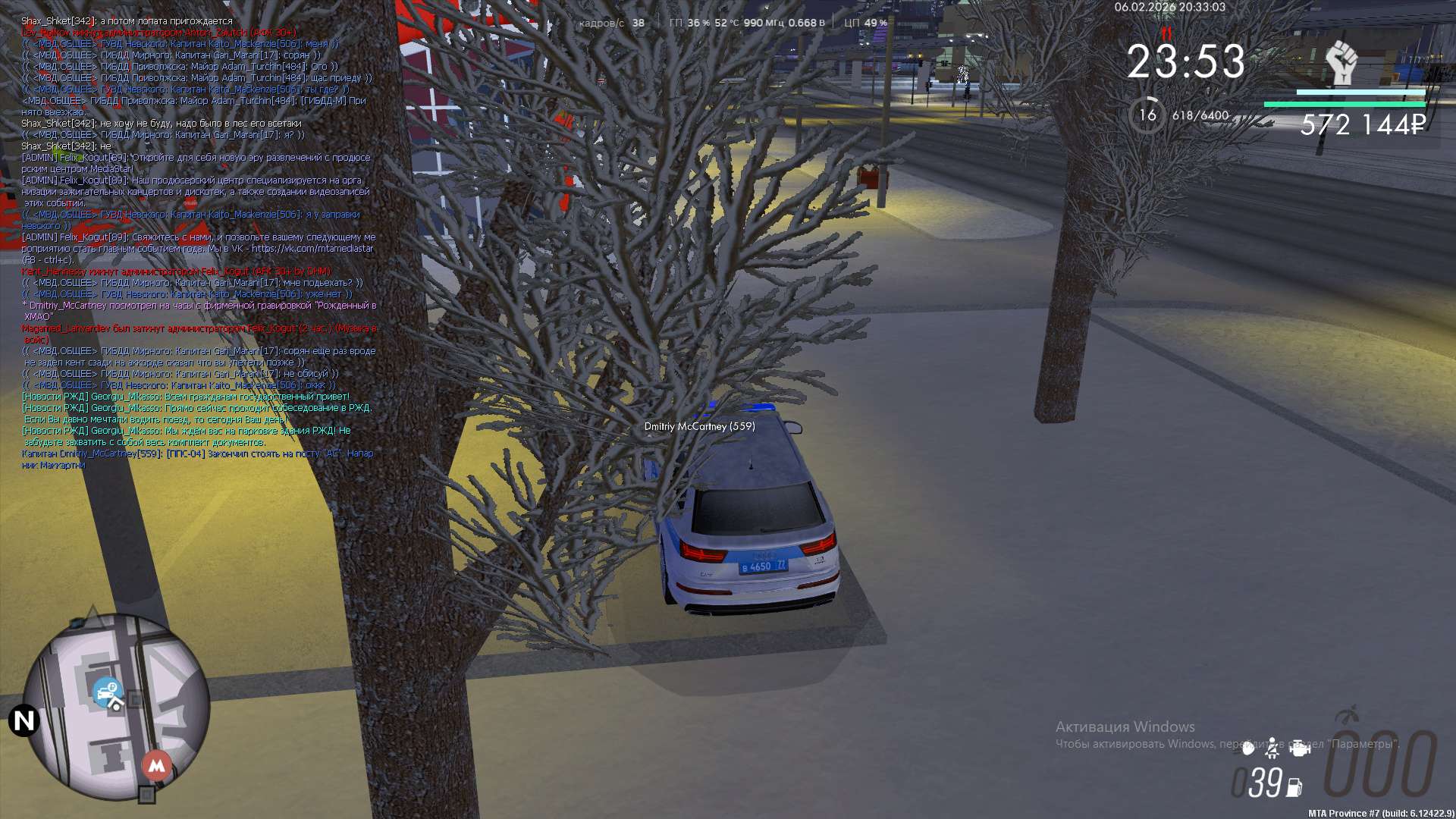Open the circular minimap
Image resolution: width=1456 pixels, height=819 pixels.
pyautogui.click(x=116, y=707)
